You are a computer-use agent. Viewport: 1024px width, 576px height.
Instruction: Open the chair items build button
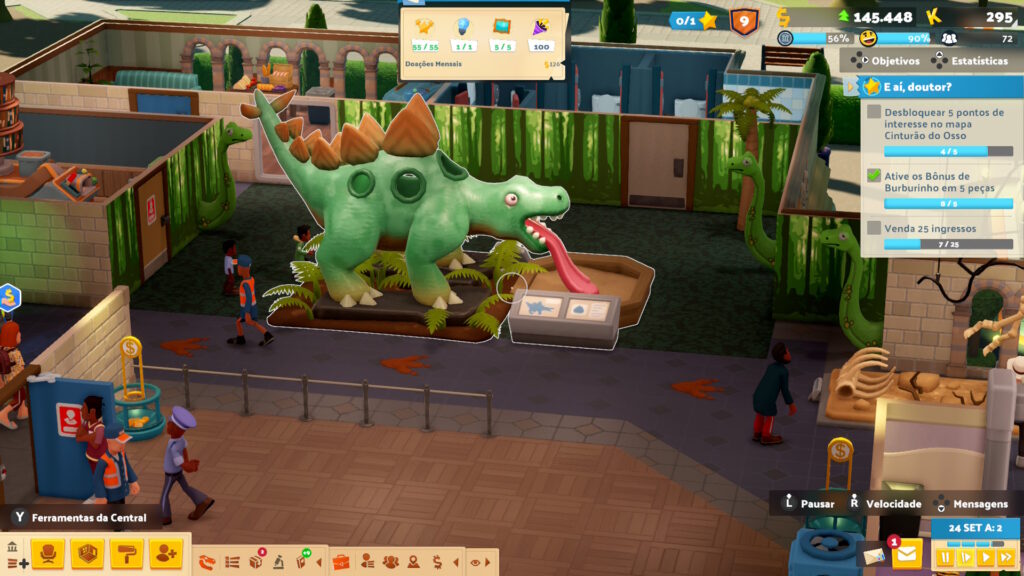[x=46, y=553]
